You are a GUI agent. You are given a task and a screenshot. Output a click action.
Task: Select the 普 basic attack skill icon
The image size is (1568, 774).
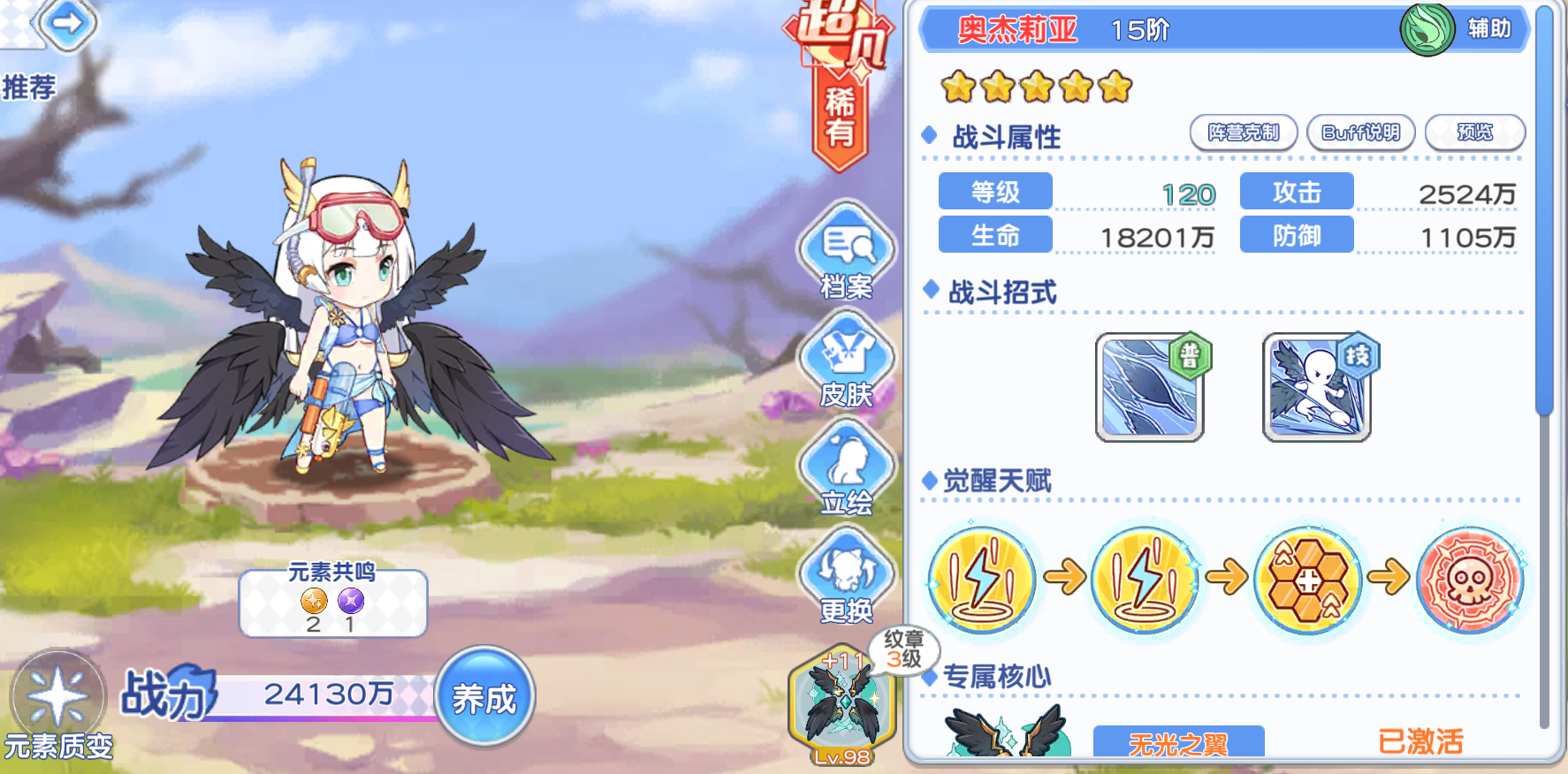pyautogui.click(x=1149, y=386)
